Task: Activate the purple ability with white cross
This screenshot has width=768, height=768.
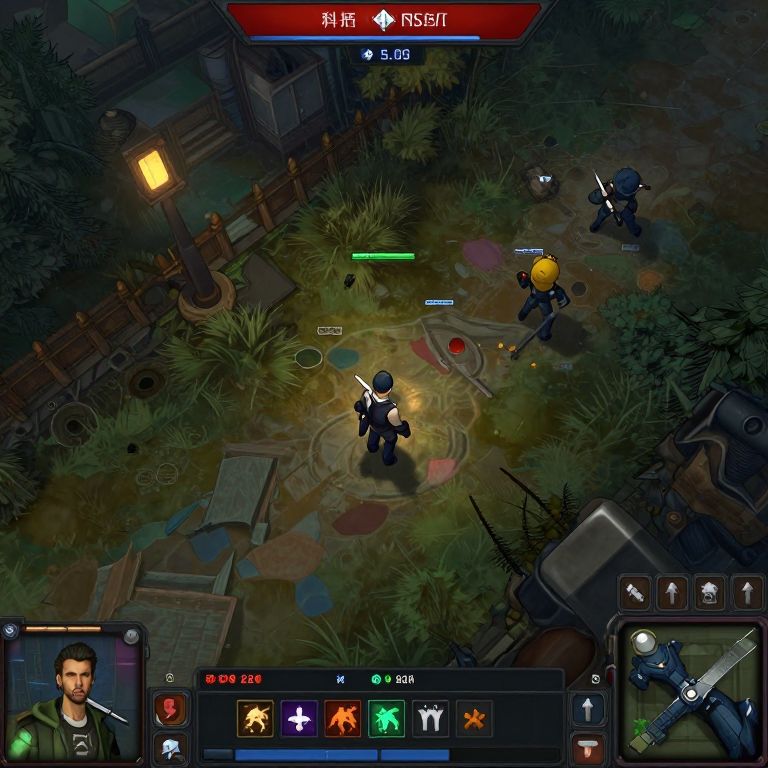Action: tap(299, 718)
